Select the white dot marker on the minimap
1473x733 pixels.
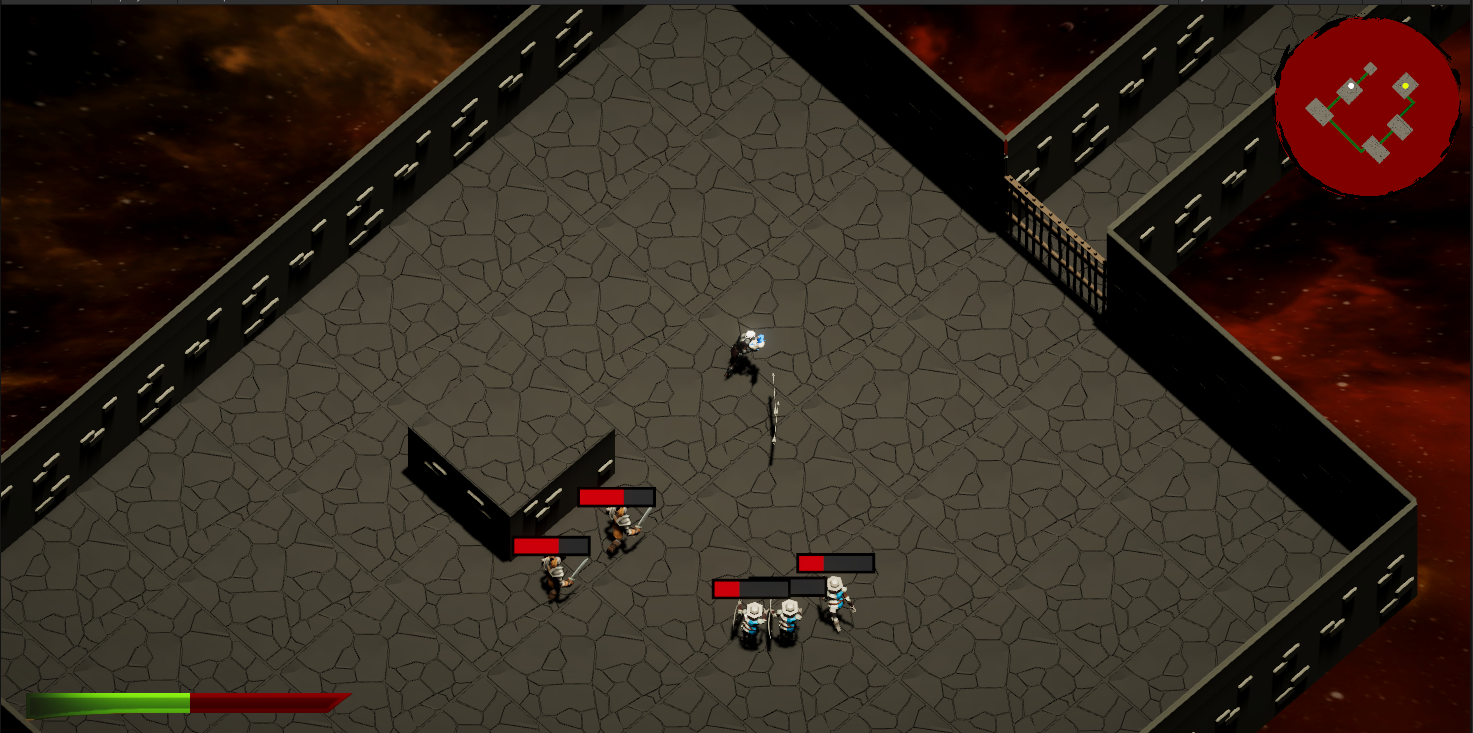click(1352, 87)
